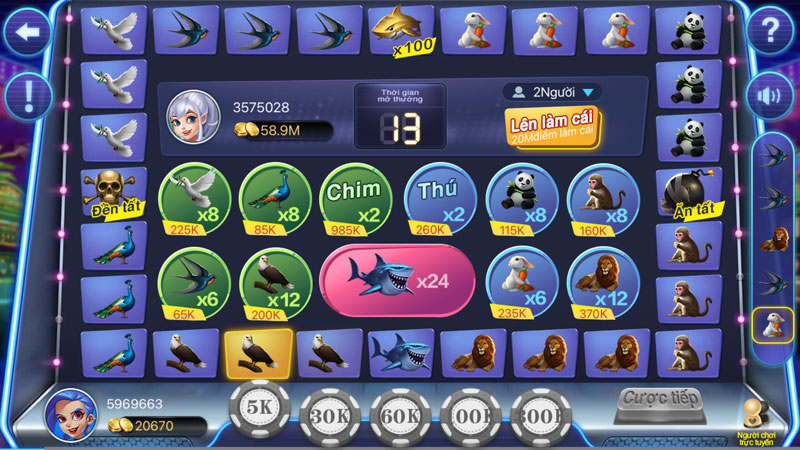Open the exclamation mark info button
The width and height of the screenshot is (800, 450).
click(28, 95)
